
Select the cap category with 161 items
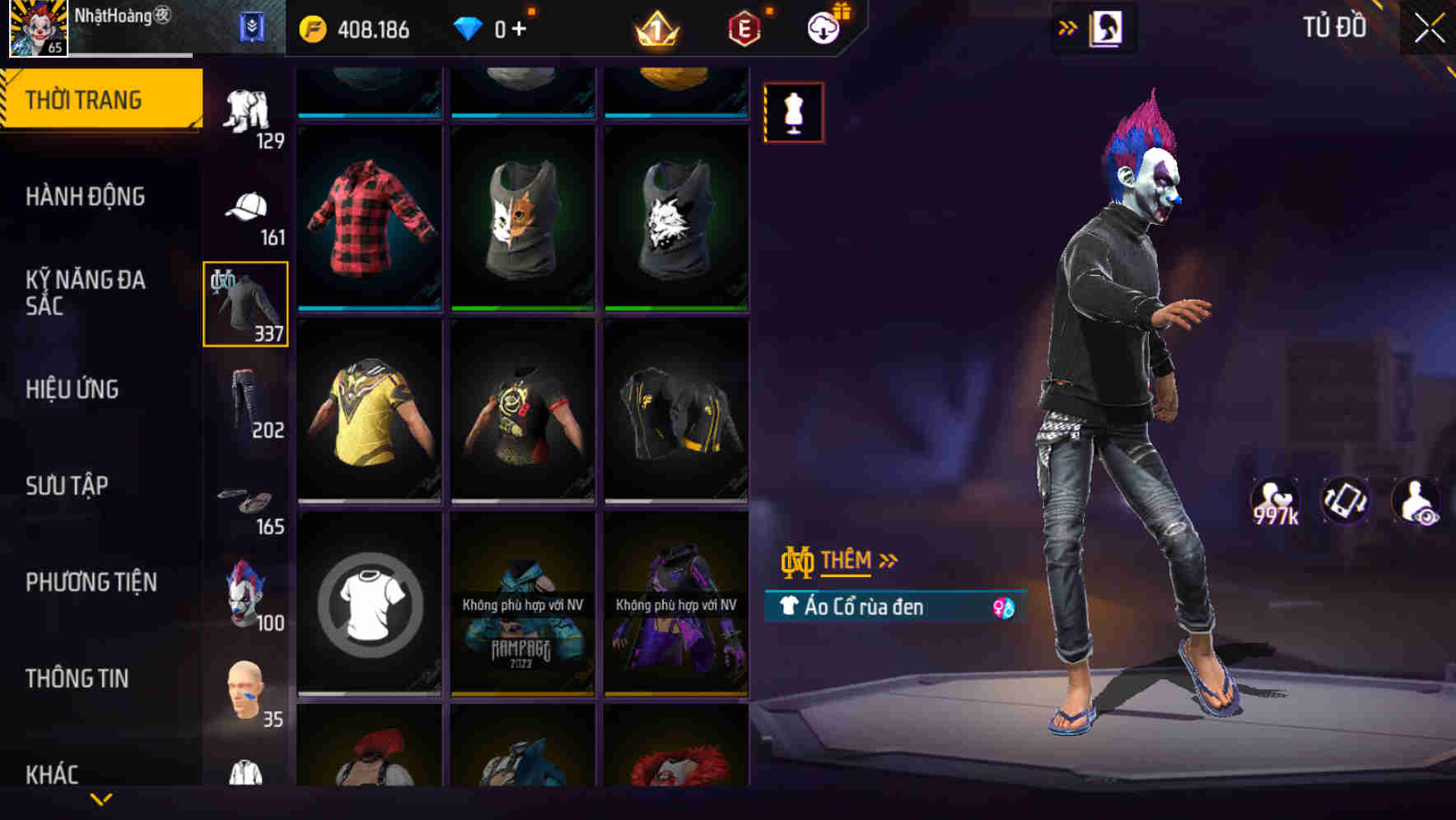(245, 206)
